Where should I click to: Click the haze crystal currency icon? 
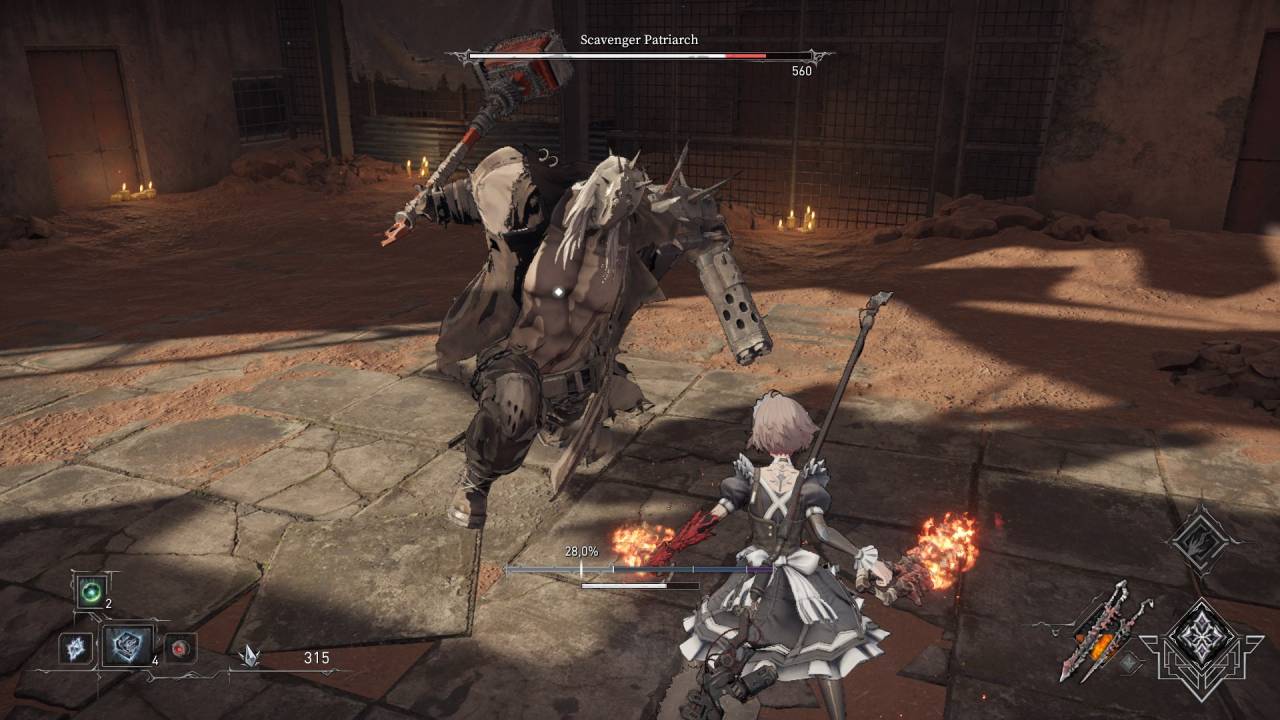(250, 657)
